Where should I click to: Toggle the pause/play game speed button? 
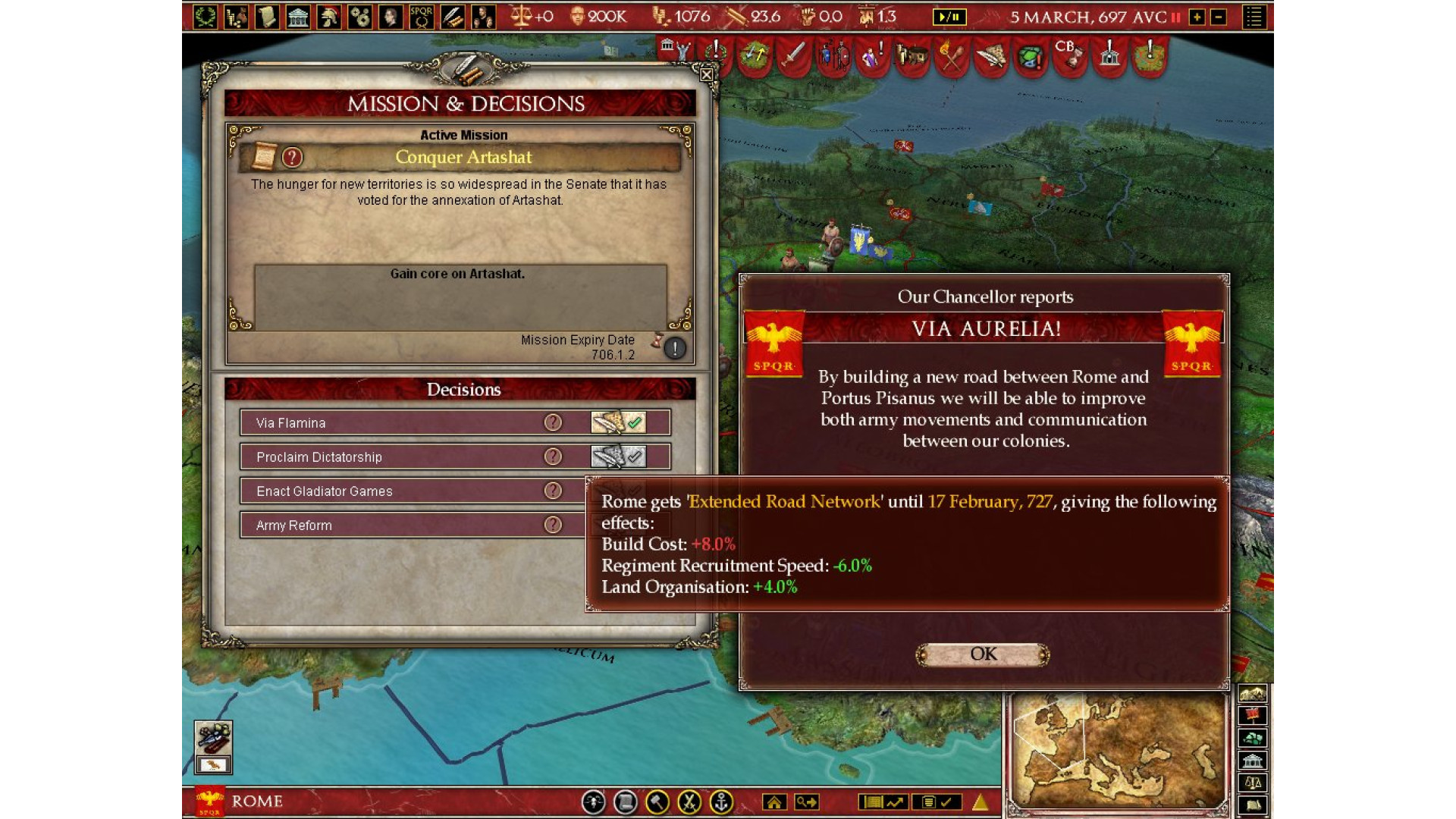949,17
